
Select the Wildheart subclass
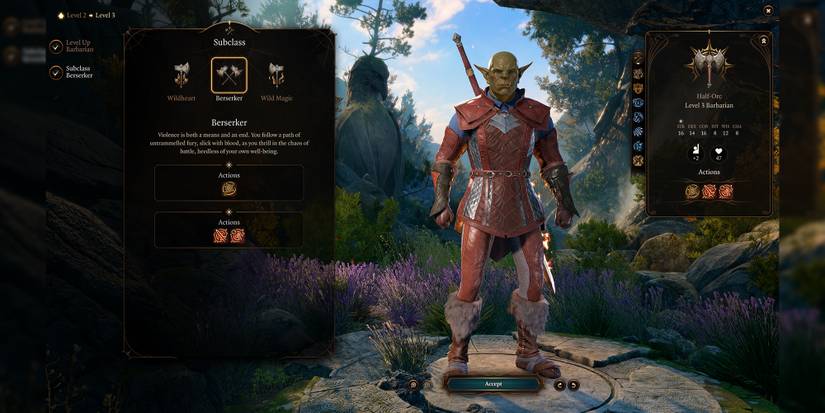[181, 76]
